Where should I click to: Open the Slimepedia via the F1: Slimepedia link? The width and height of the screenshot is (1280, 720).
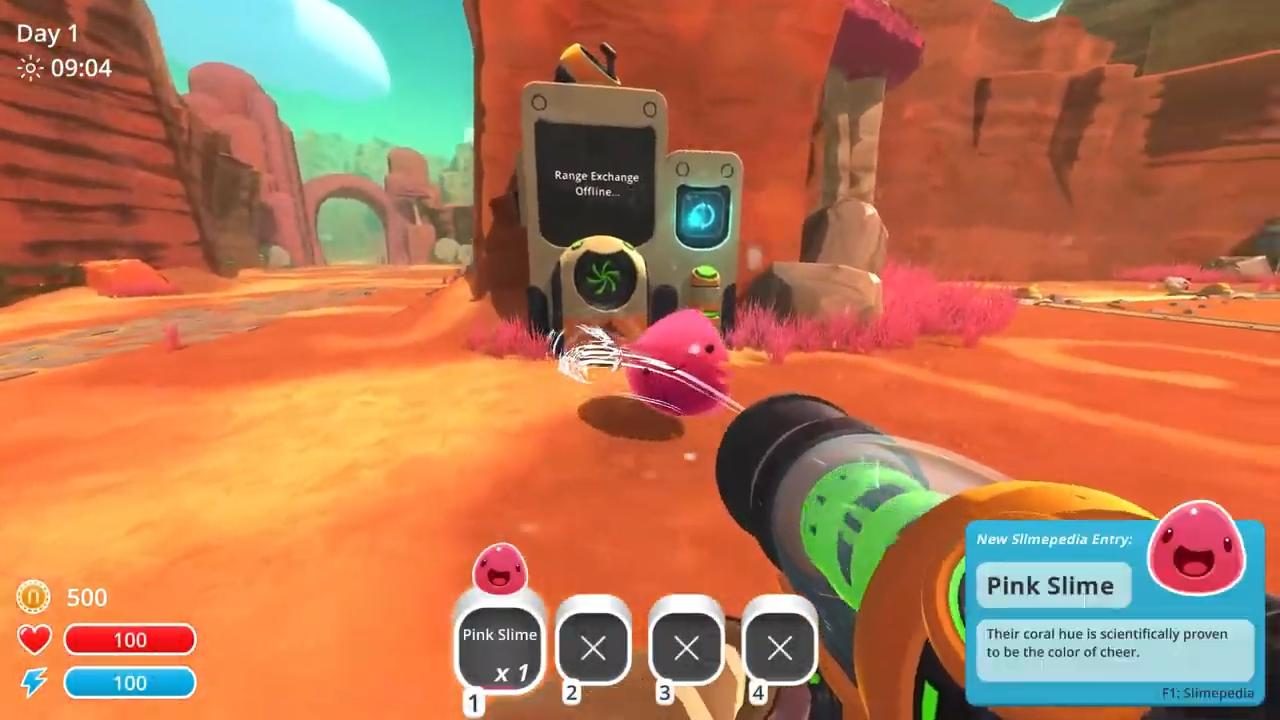click(x=1206, y=693)
